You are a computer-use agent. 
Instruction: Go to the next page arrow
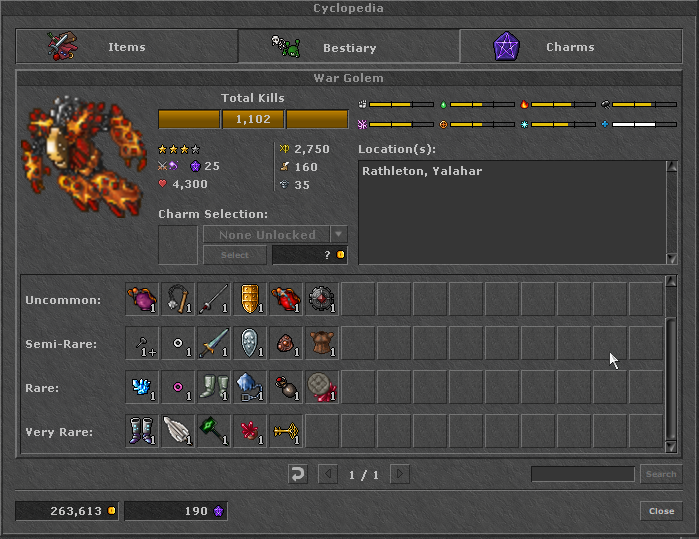click(x=400, y=474)
